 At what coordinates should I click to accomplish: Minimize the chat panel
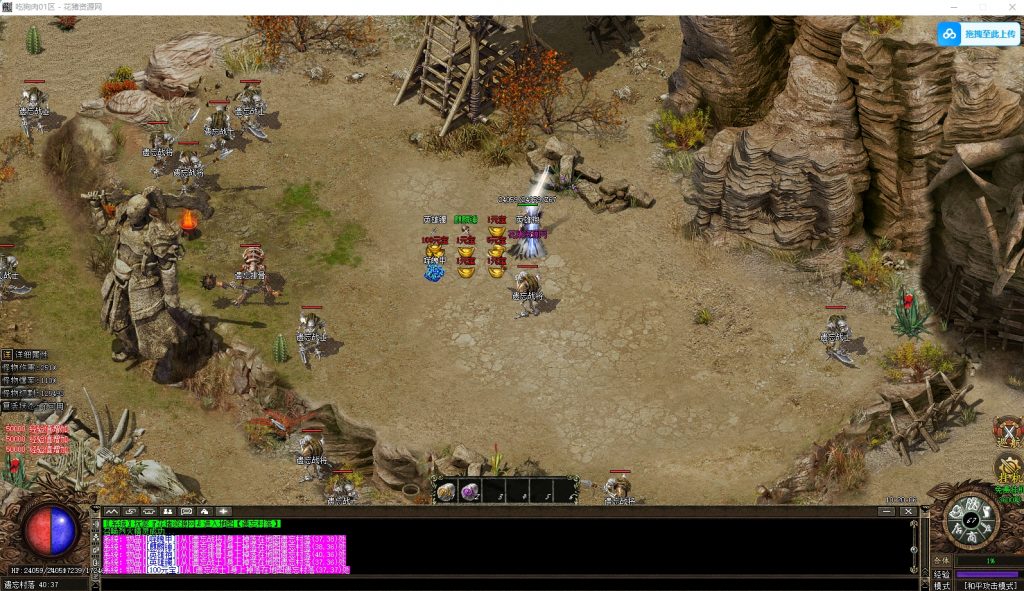click(886, 511)
